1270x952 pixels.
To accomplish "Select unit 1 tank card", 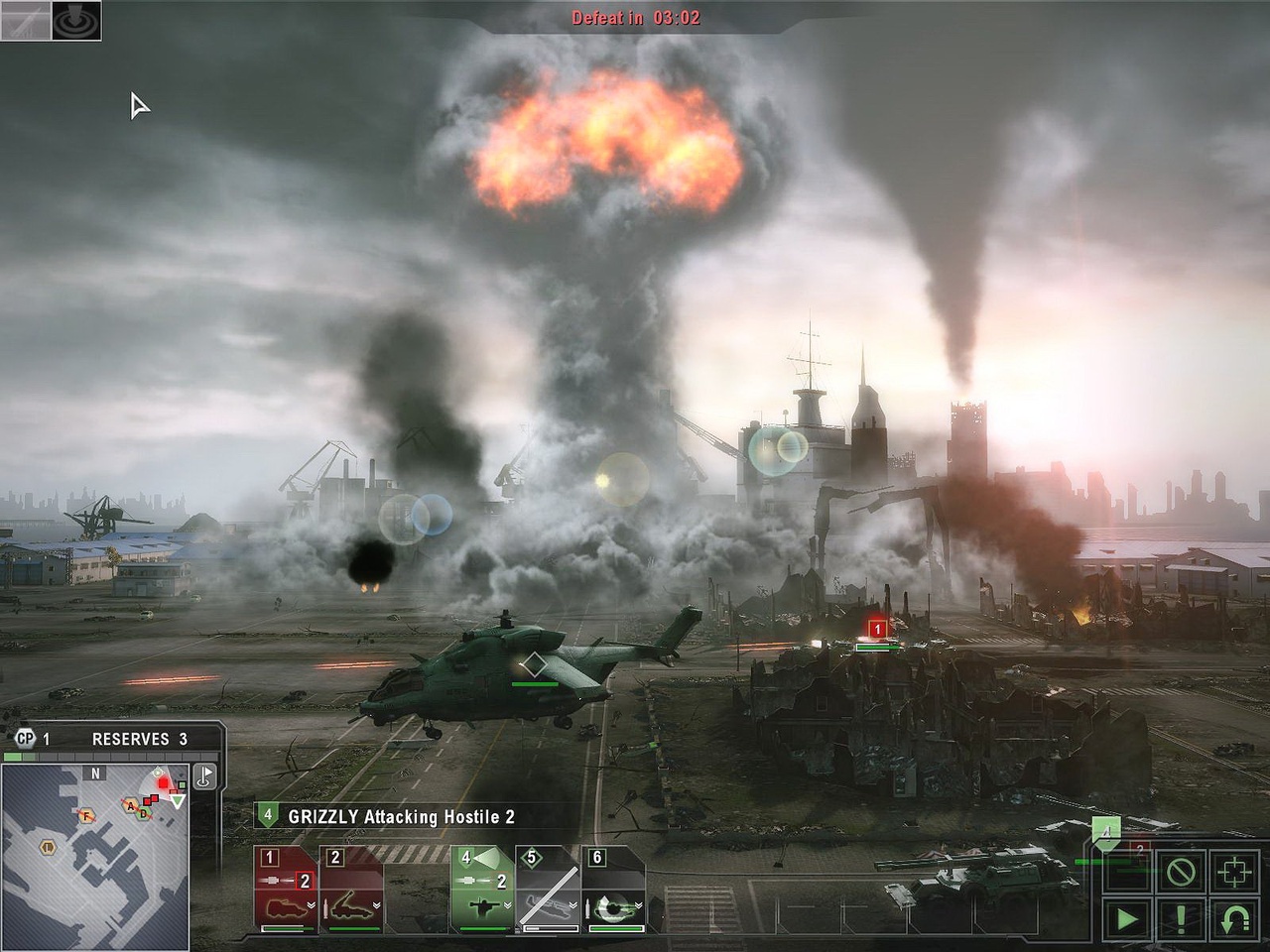I will (286, 889).
